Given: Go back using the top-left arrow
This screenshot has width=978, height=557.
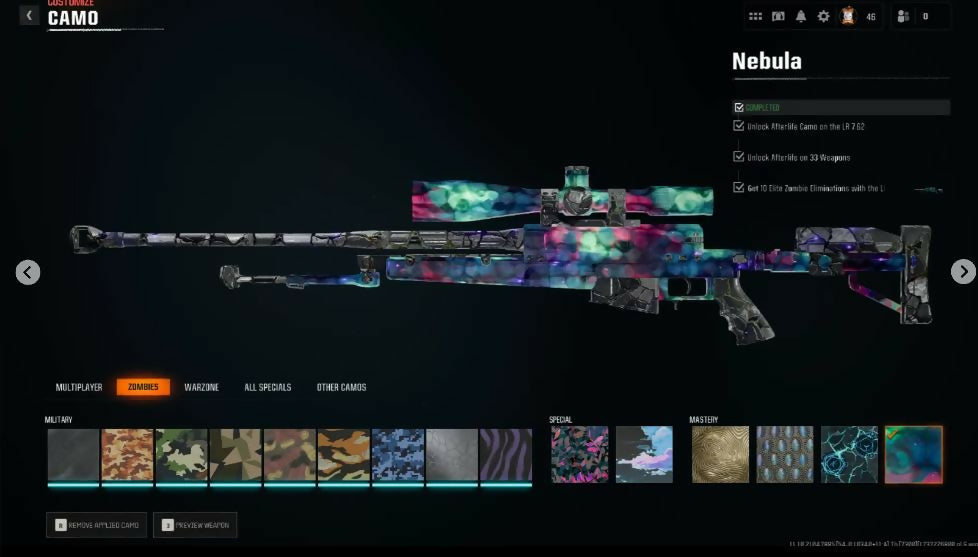Looking at the screenshot, I should click(29, 15).
